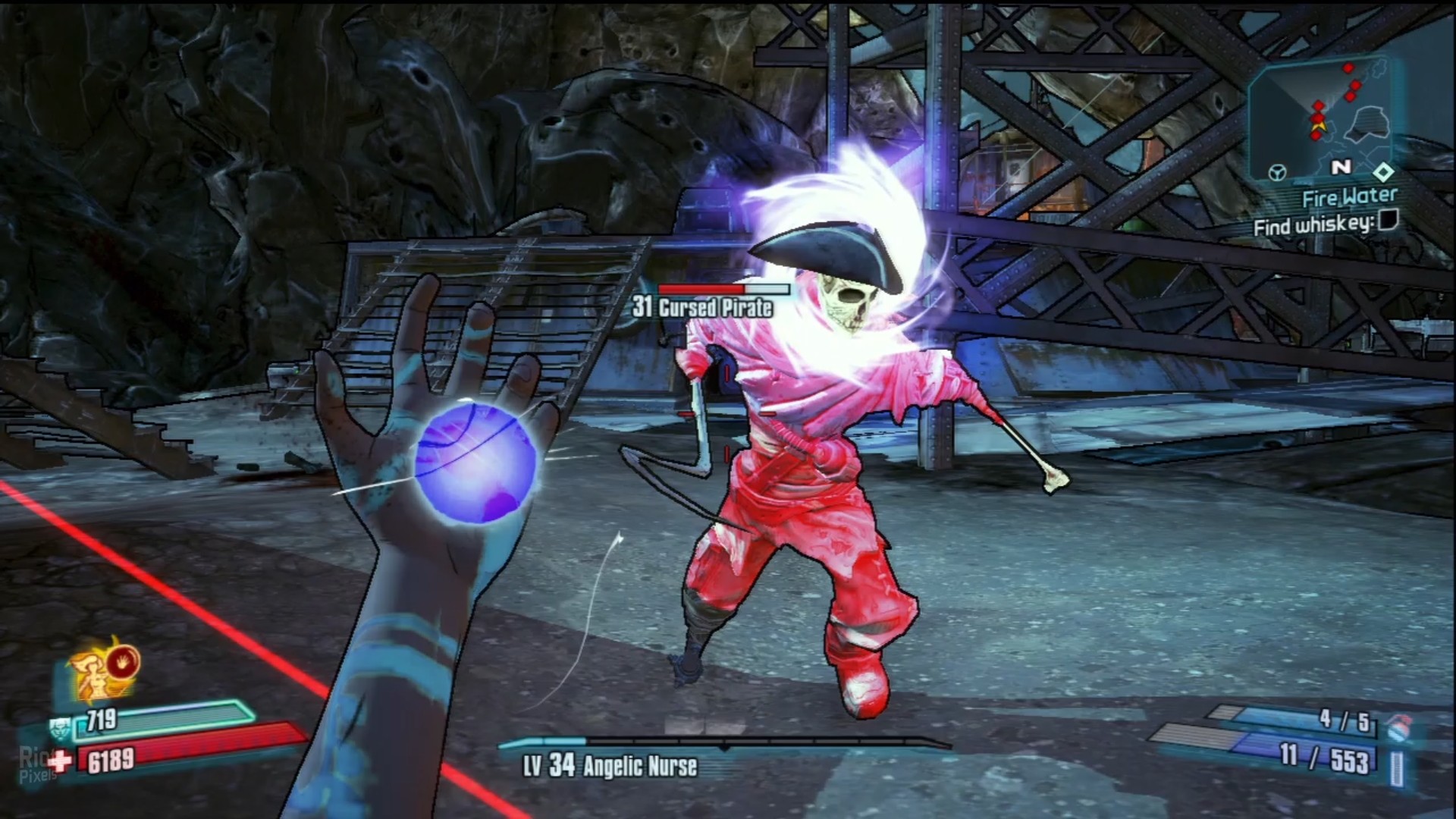Image resolution: width=1456 pixels, height=819 pixels.
Task: Click the red health cross icon
Action: (x=60, y=760)
